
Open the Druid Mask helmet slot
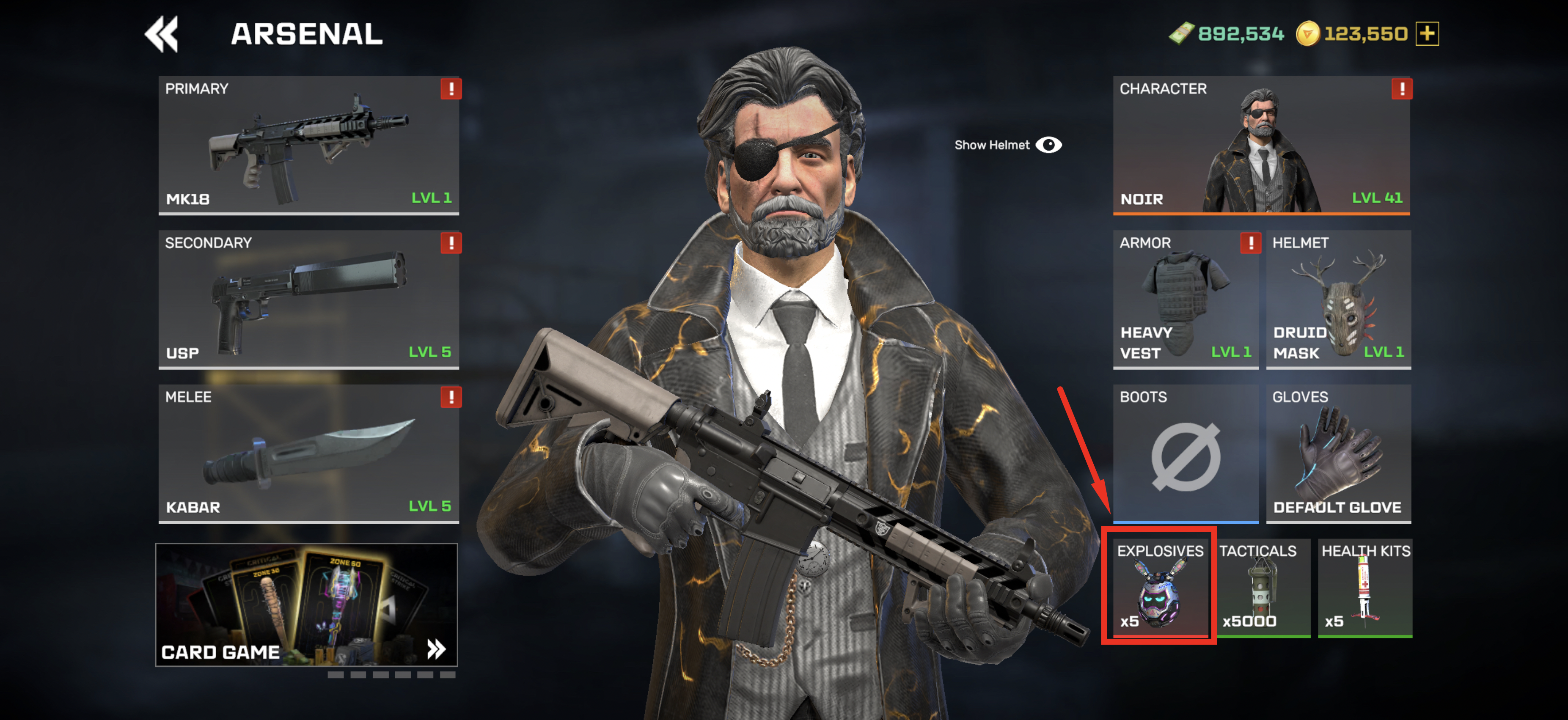coord(1338,299)
